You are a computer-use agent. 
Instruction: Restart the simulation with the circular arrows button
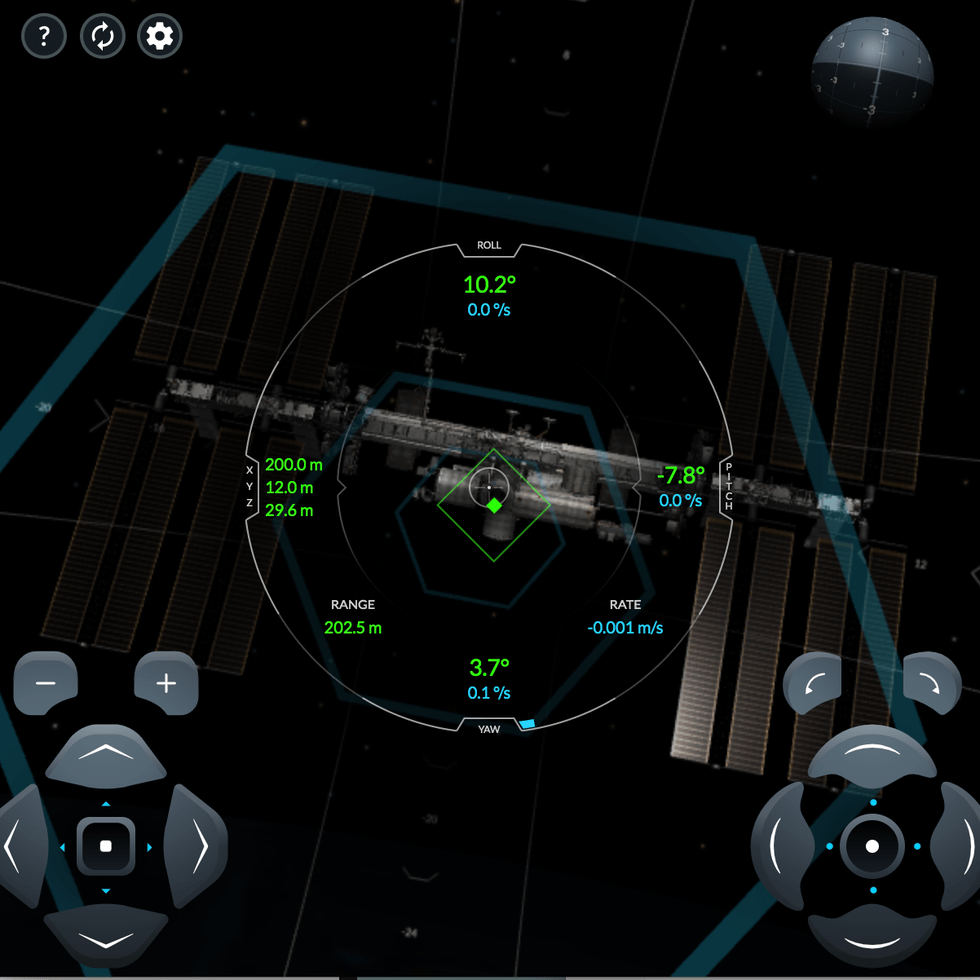[x=102, y=37]
